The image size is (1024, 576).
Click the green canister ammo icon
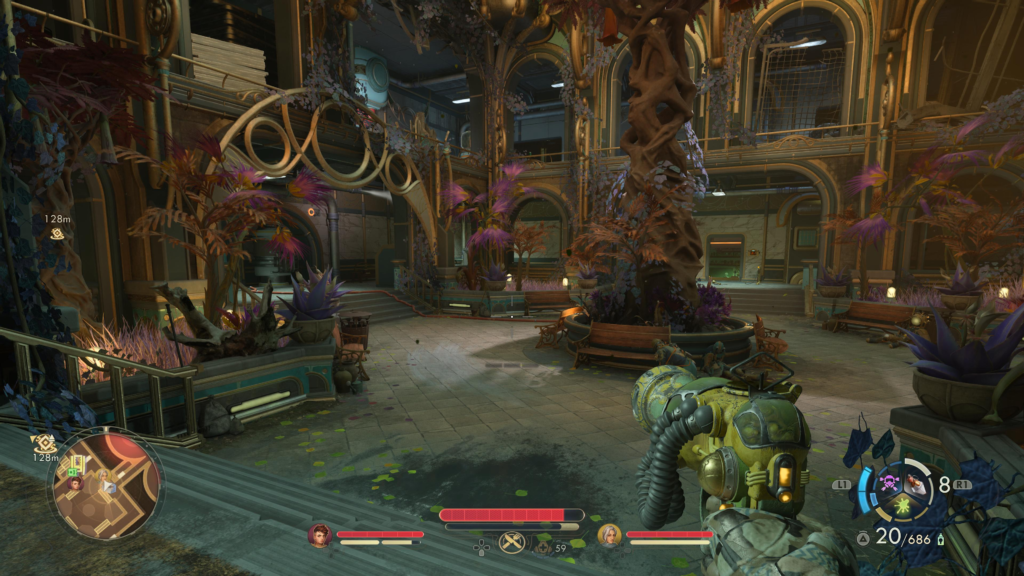point(941,539)
